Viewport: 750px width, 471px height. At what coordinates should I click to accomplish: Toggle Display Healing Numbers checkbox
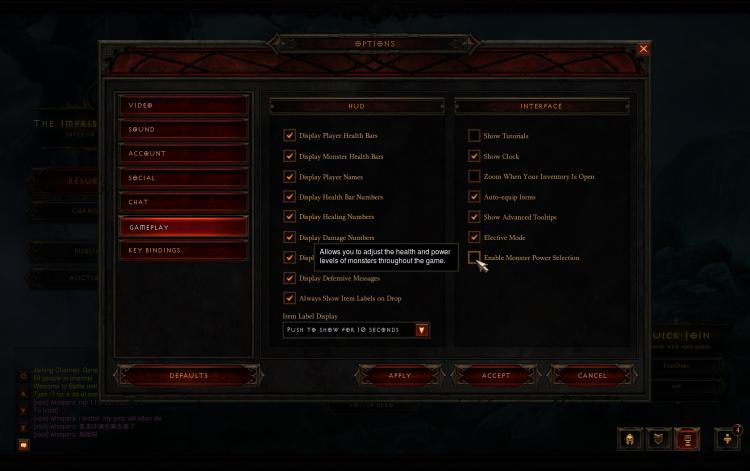point(289,216)
